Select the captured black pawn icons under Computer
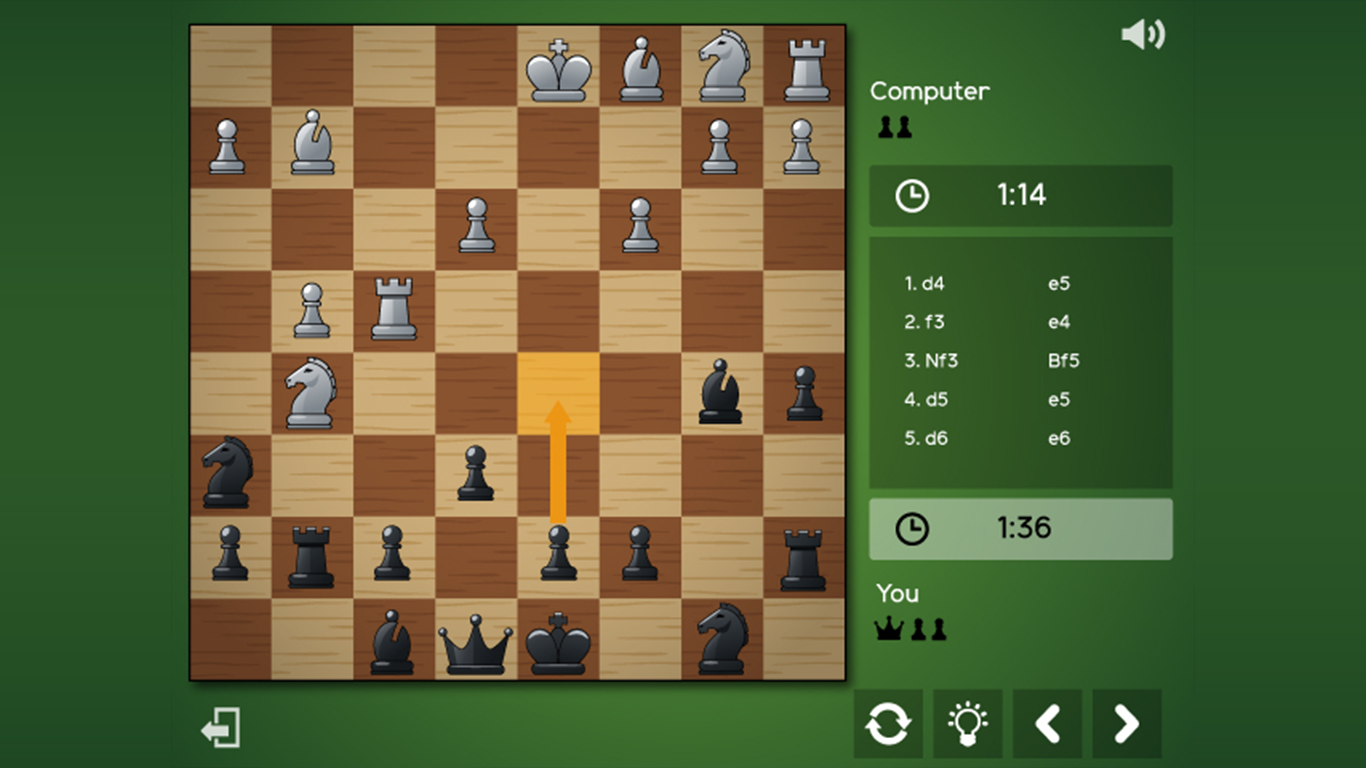Screen dimensions: 1366x768 point(895,126)
